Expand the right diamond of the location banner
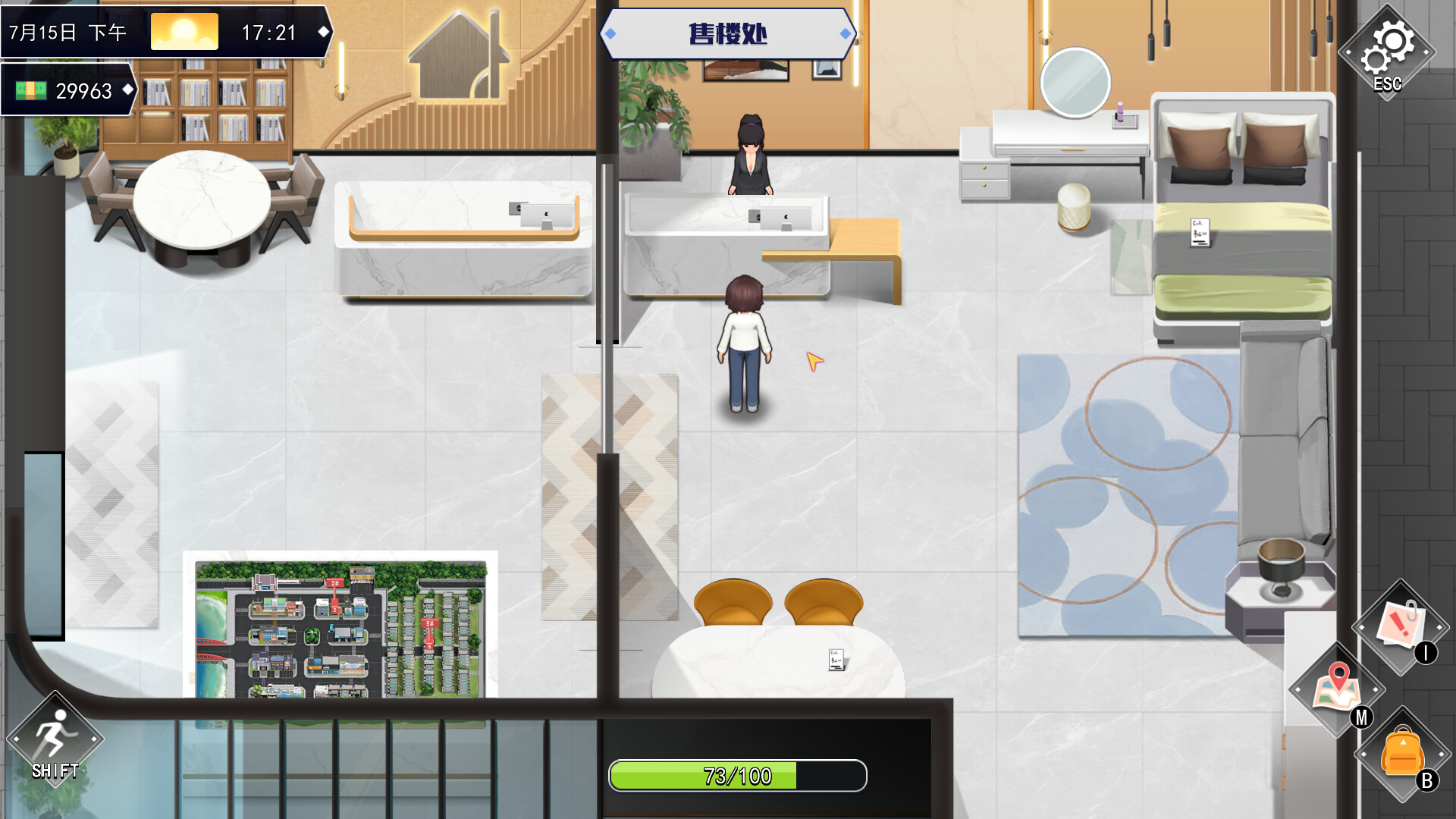 tap(845, 33)
